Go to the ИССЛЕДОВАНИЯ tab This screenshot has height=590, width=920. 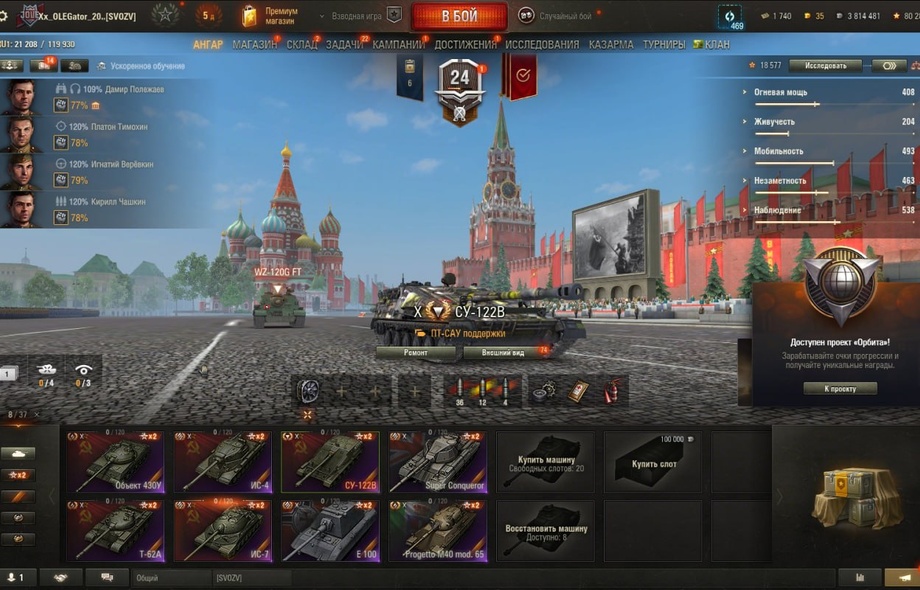coord(542,45)
